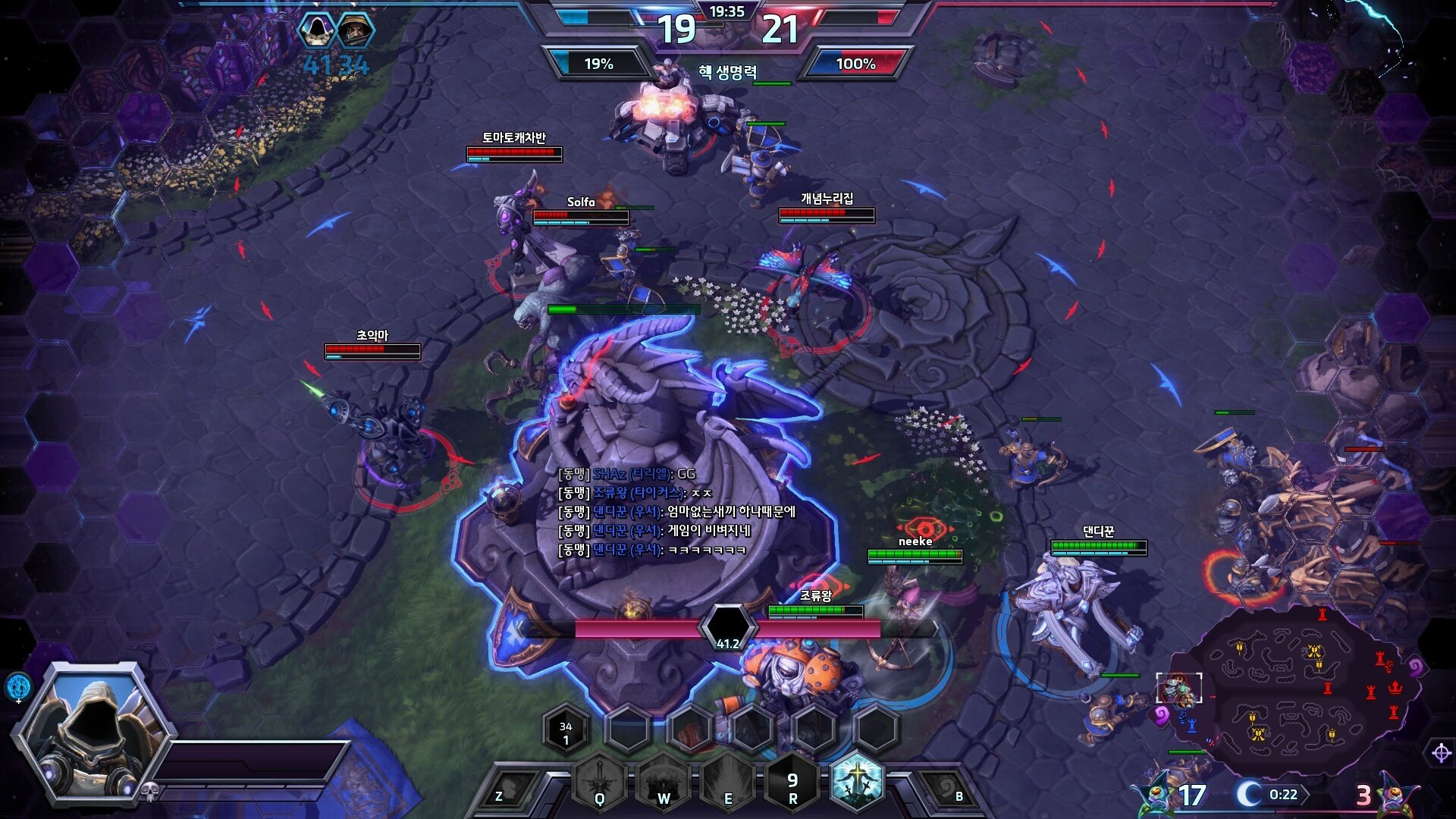Click the talent slot showing 34
The height and width of the screenshot is (819, 1456).
[x=566, y=730]
